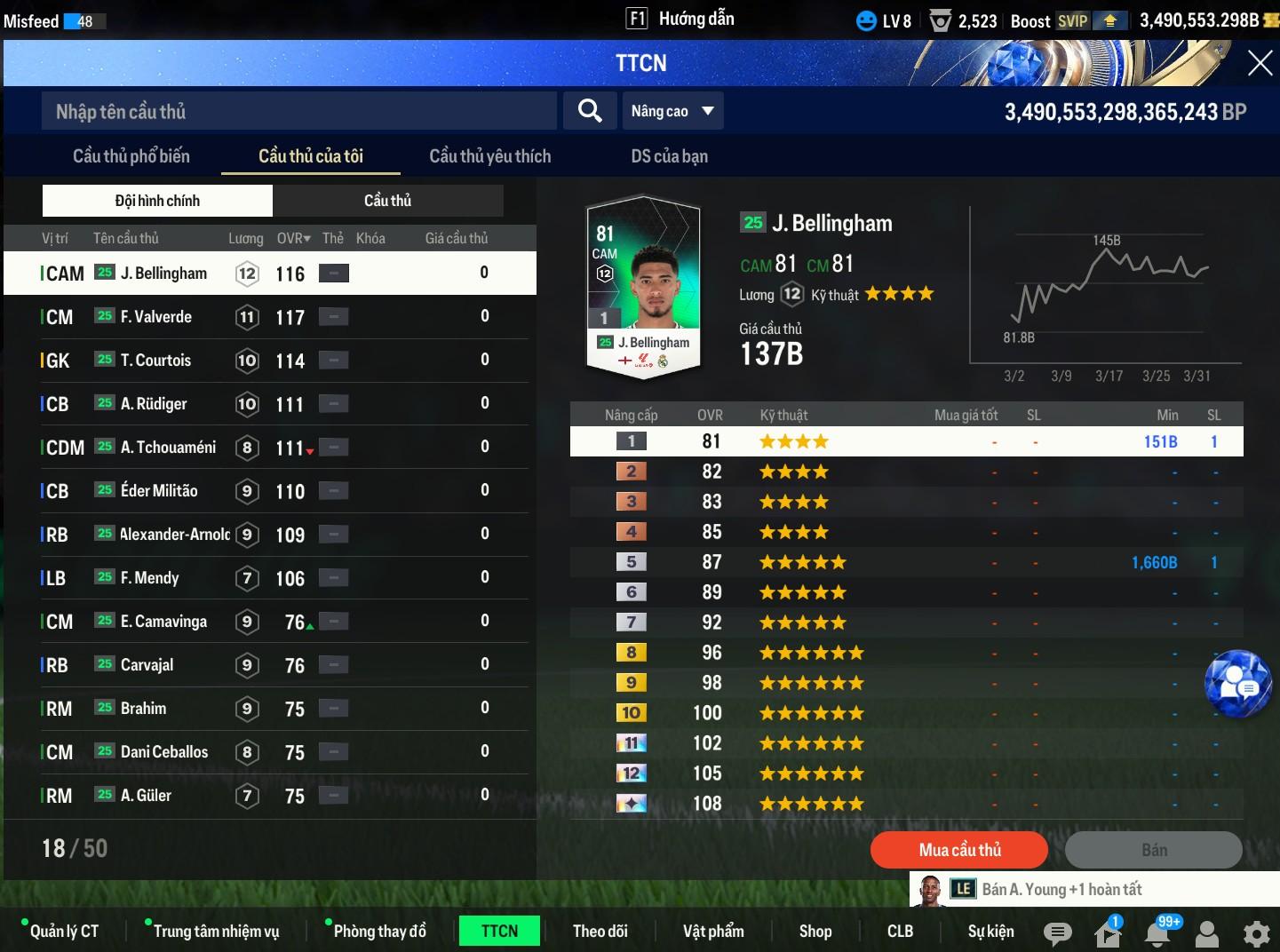
Task: Search with the magnifying glass button
Action: 590,111
